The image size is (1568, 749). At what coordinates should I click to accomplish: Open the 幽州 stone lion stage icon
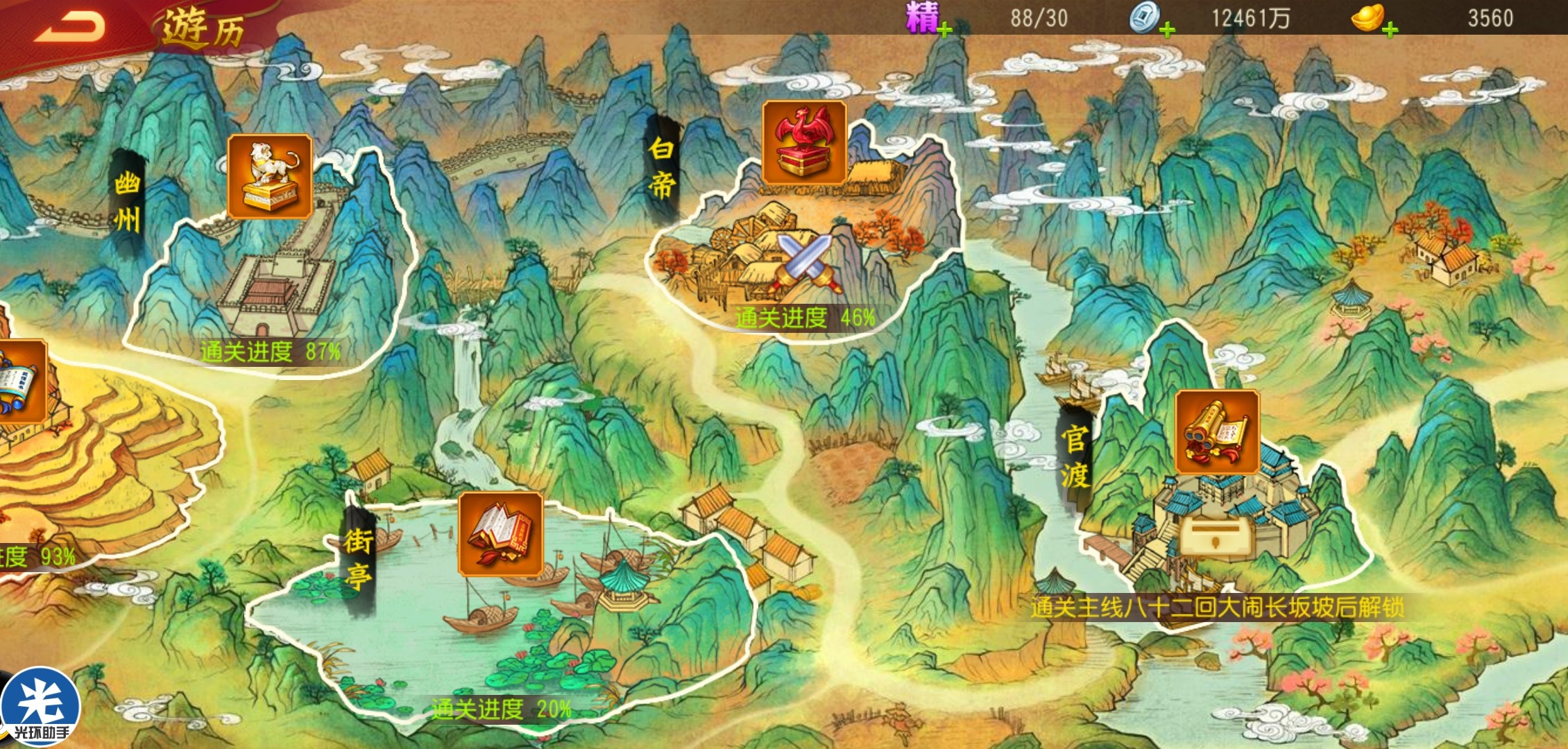[269, 176]
